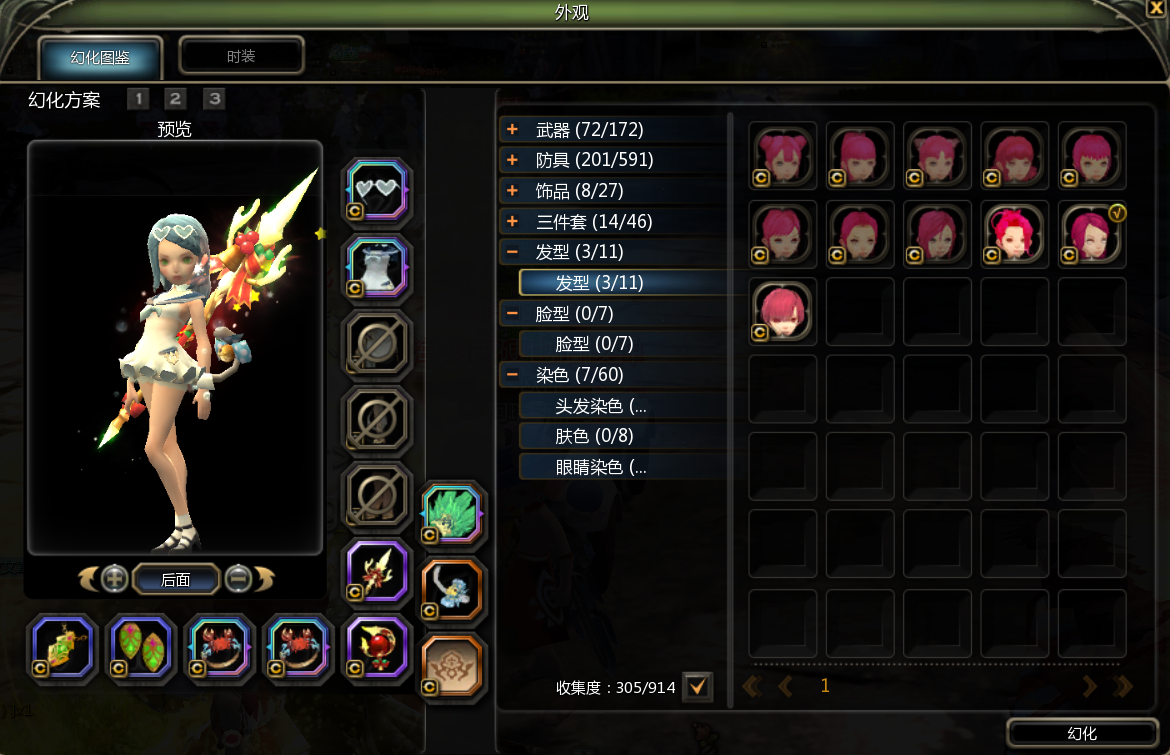Select the 脸型 (0/7) sub-entry
This screenshot has height=755, width=1170.
(x=594, y=344)
